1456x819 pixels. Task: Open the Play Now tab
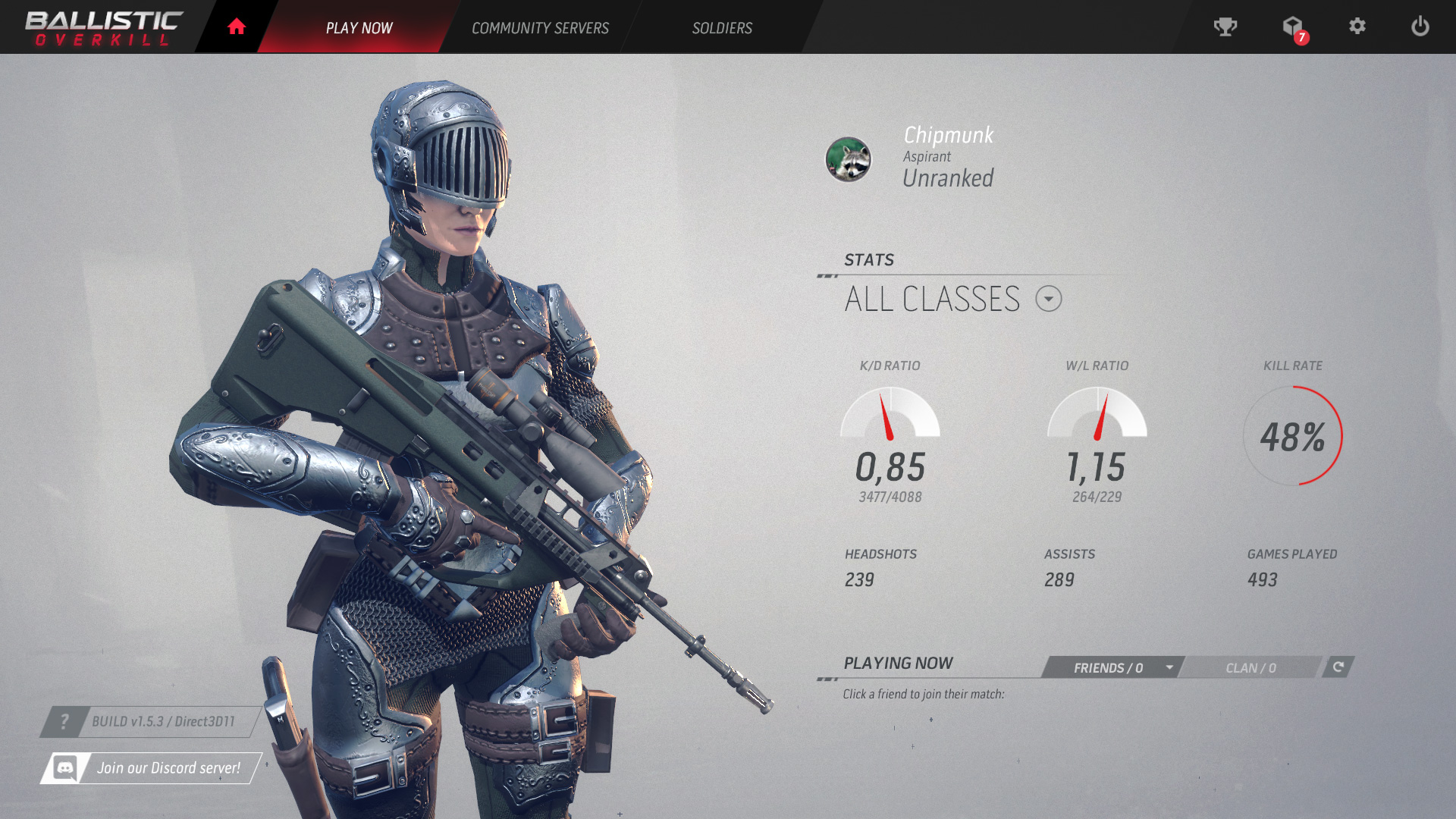tap(359, 28)
